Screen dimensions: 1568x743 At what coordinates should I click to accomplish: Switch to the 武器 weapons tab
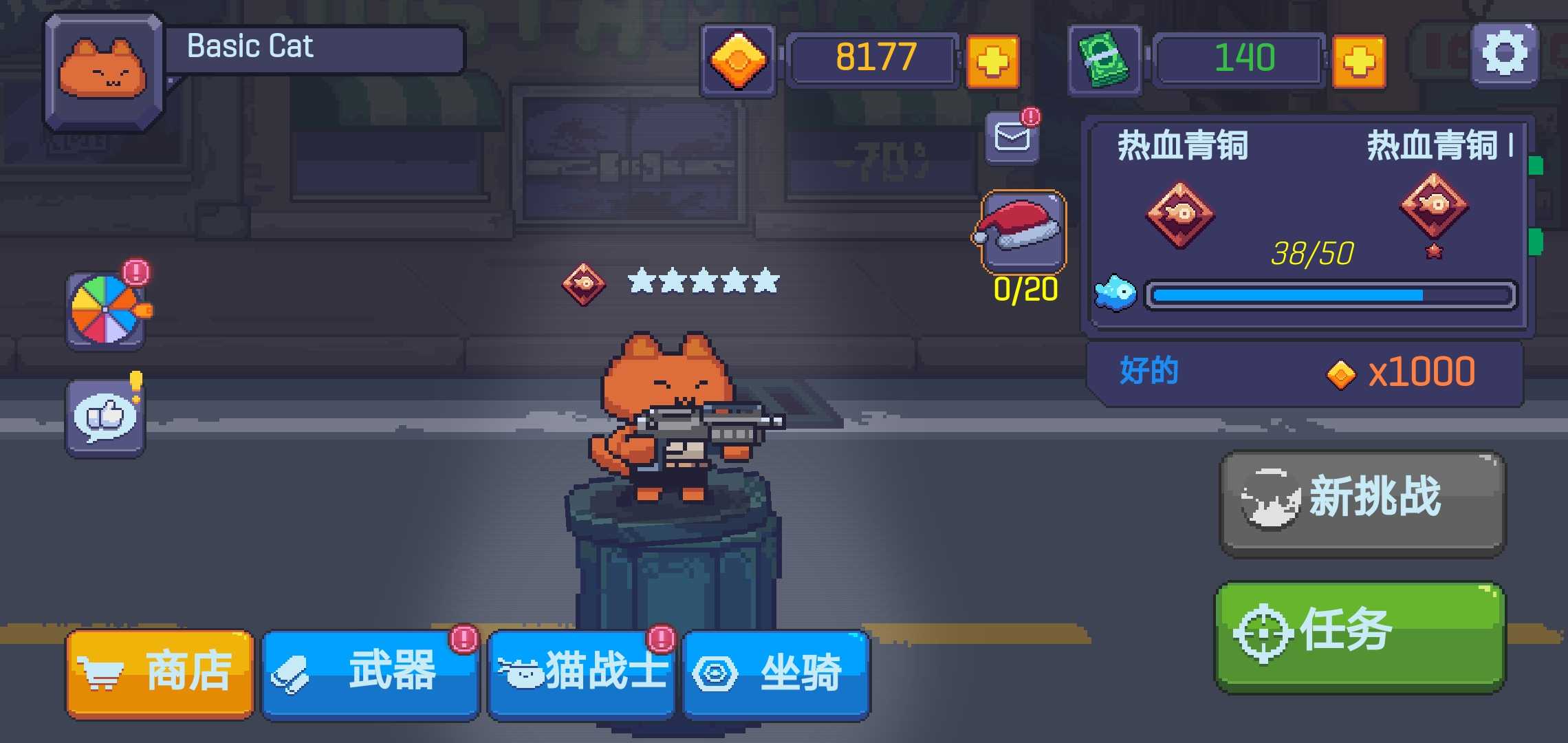click(371, 671)
